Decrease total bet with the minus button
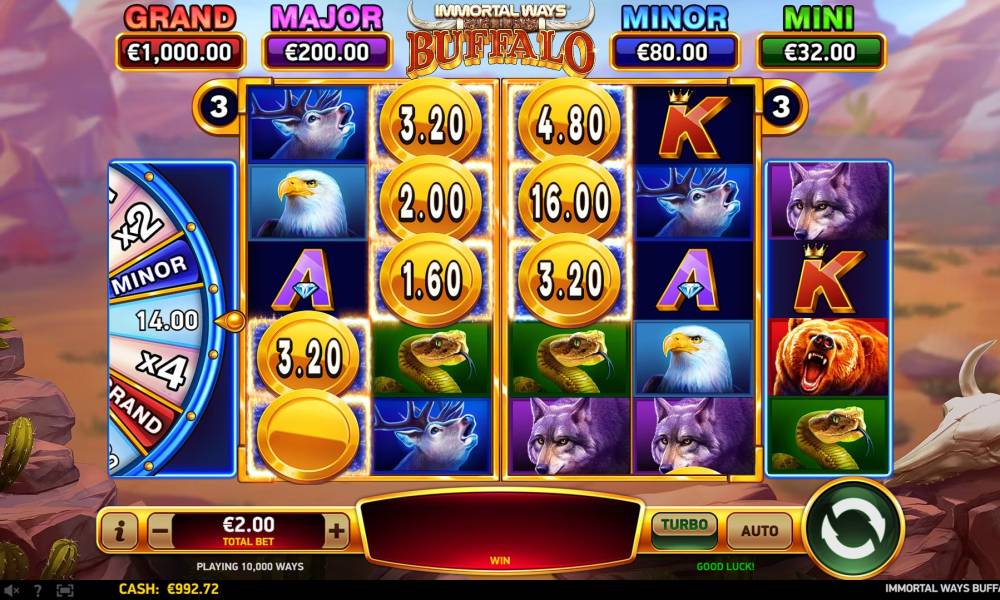The image size is (1000, 600). tap(160, 532)
